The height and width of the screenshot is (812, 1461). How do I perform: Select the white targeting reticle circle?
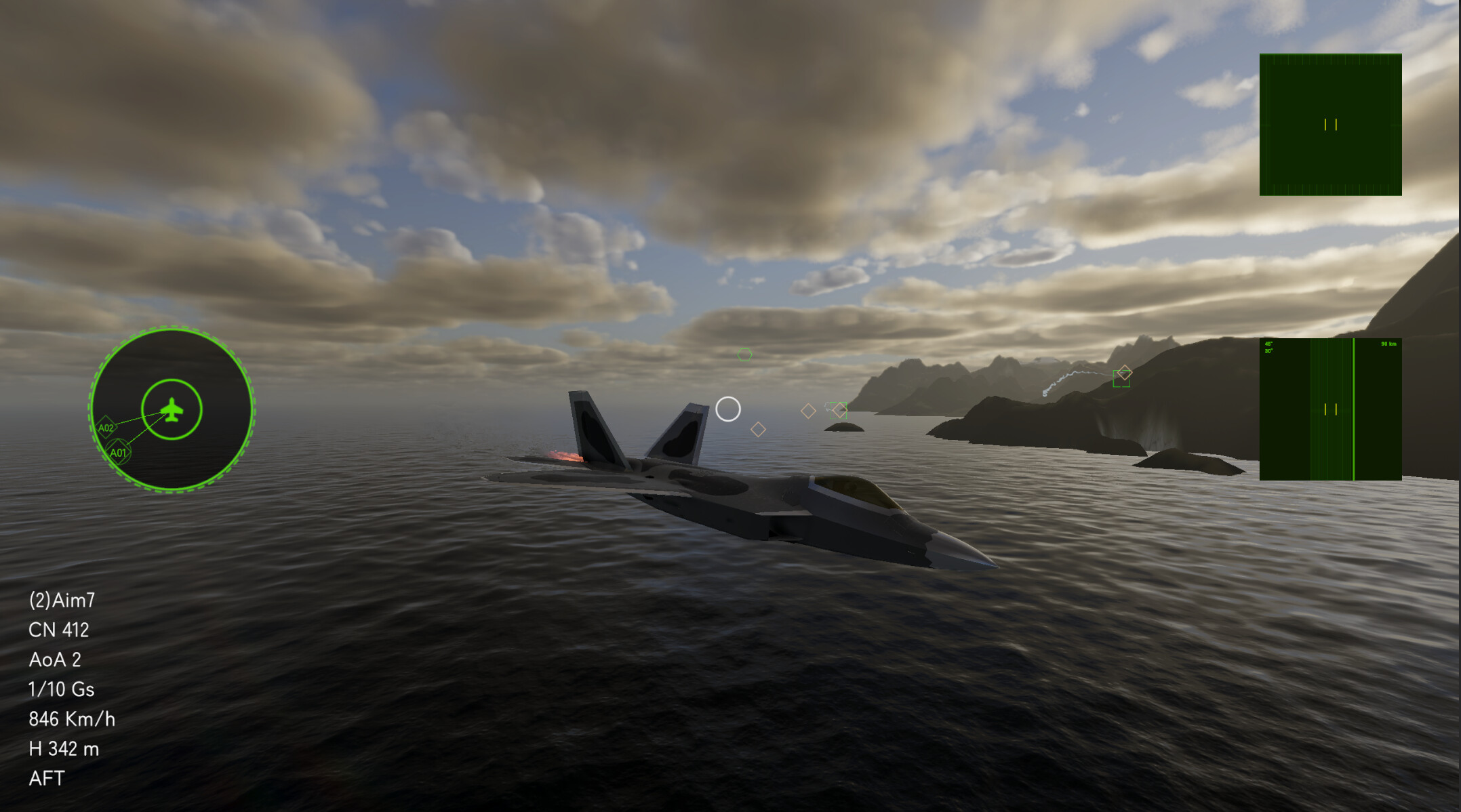tap(729, 409)
